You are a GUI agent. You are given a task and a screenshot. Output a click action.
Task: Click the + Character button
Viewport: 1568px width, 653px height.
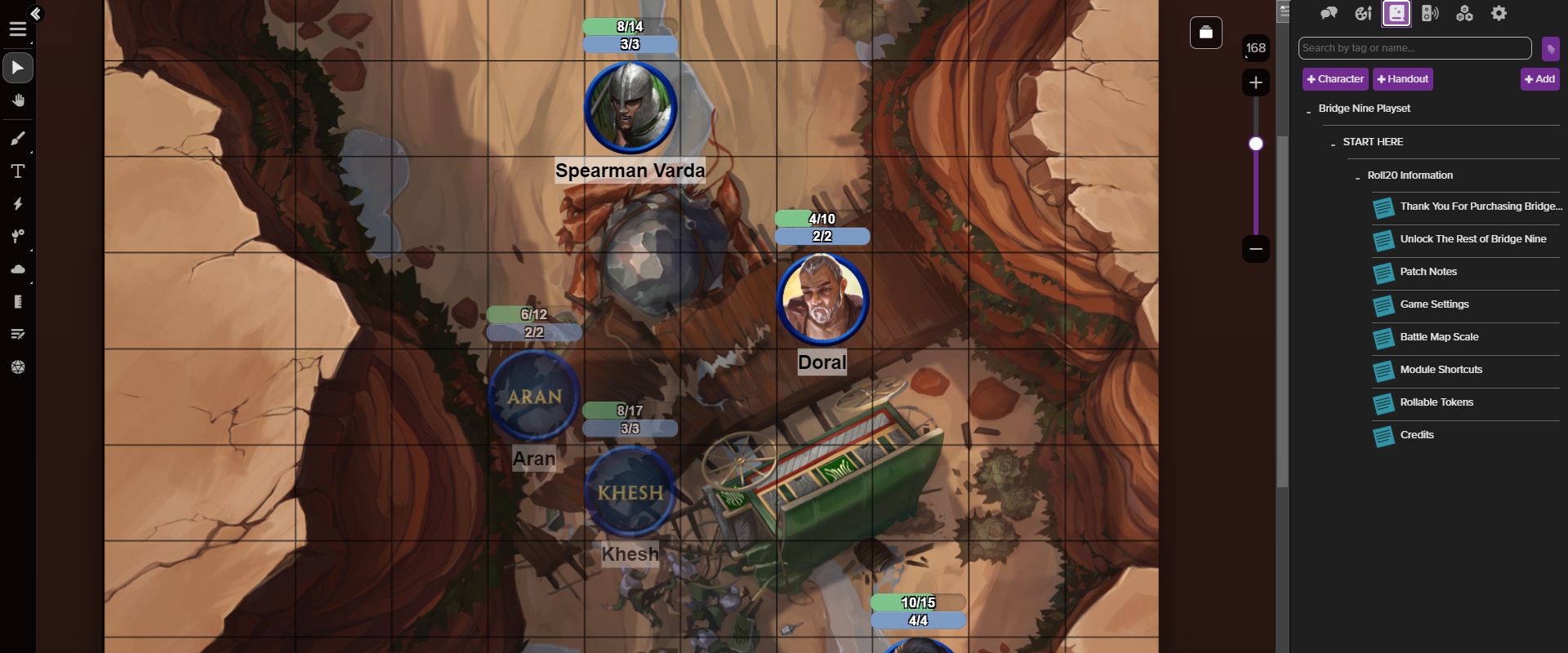[1334, 78]
